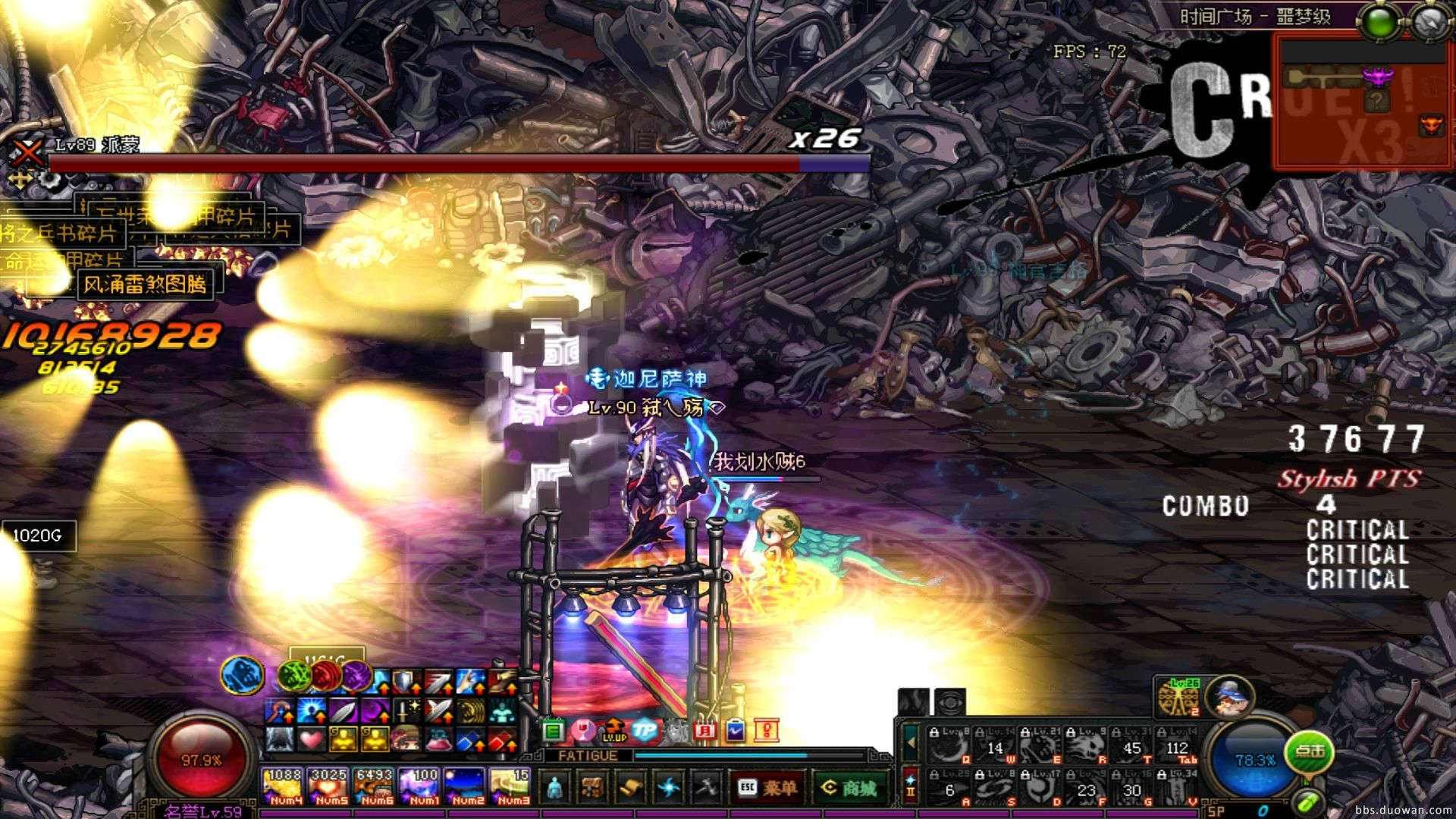Open the inventory treasure chest icon

[x=594, y=787]
